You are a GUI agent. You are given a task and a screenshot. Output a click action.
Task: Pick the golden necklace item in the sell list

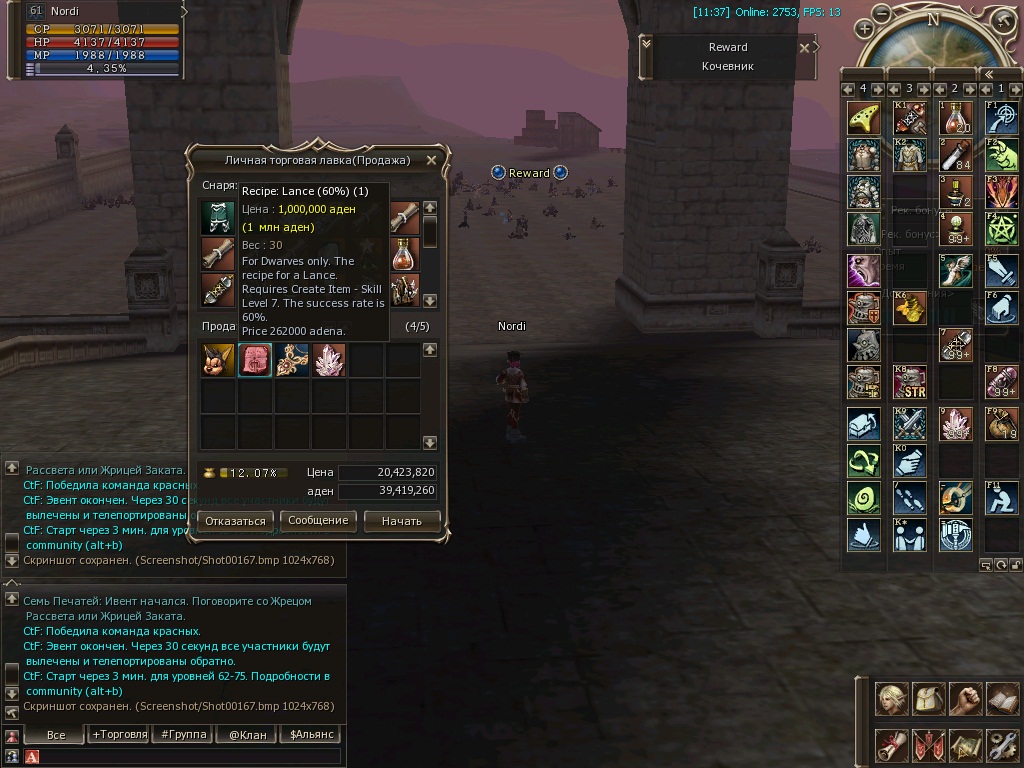coord(292,360)
